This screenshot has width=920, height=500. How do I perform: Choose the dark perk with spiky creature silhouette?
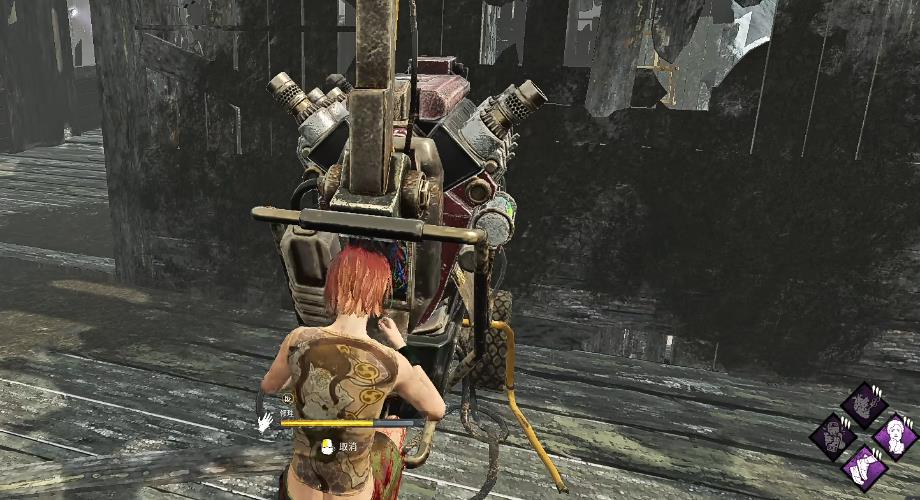(x=864, y=405)
